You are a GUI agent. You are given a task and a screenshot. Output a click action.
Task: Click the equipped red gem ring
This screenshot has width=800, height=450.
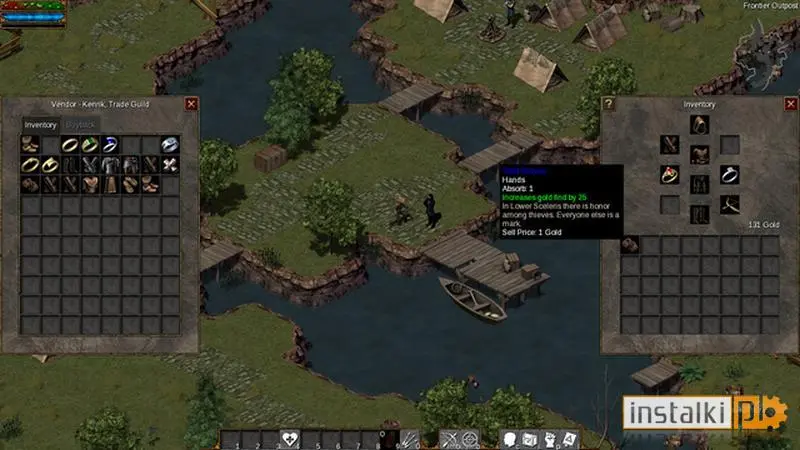tap(669, 174)
